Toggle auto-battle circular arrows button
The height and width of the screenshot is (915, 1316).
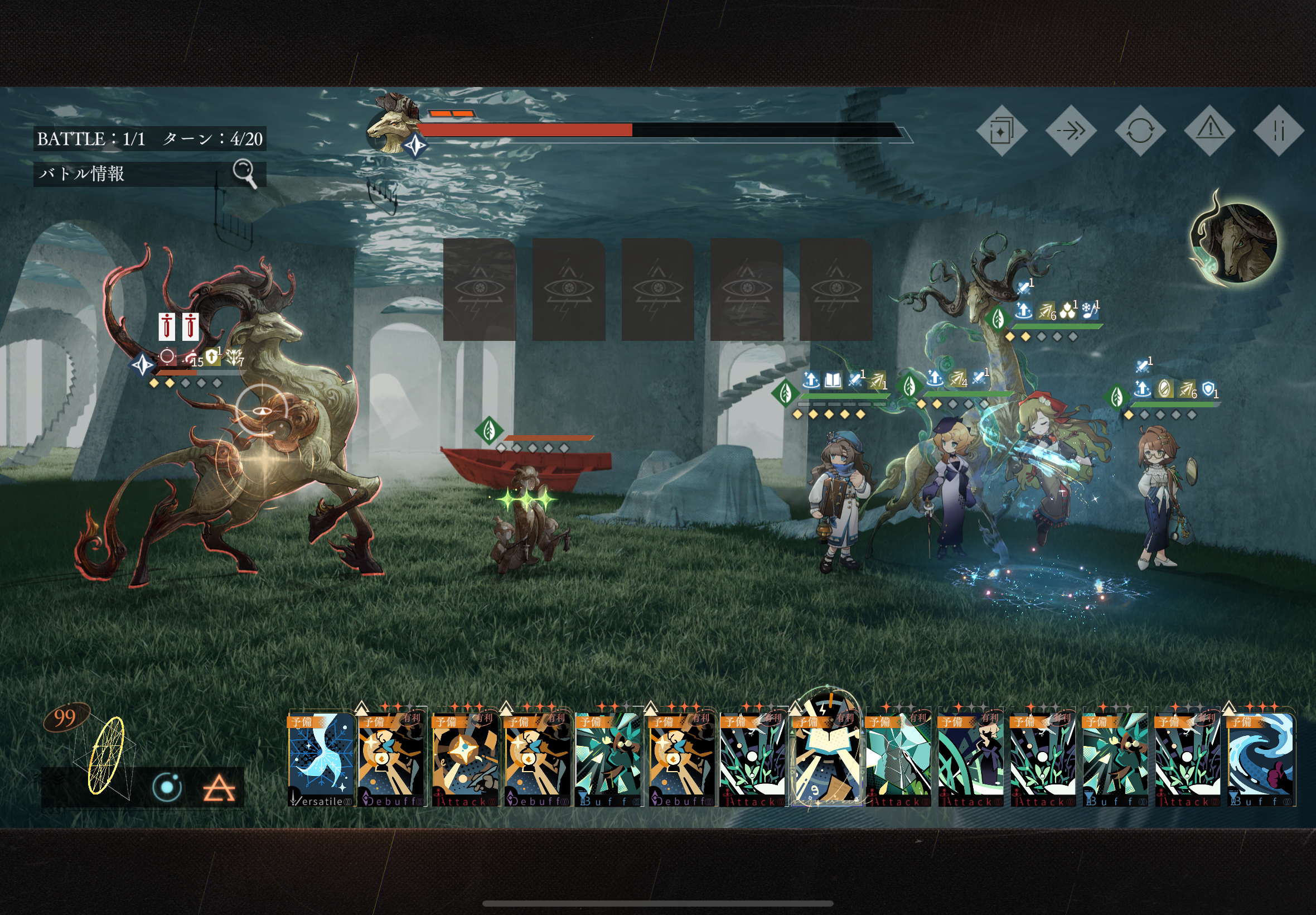coord(1140,131)
